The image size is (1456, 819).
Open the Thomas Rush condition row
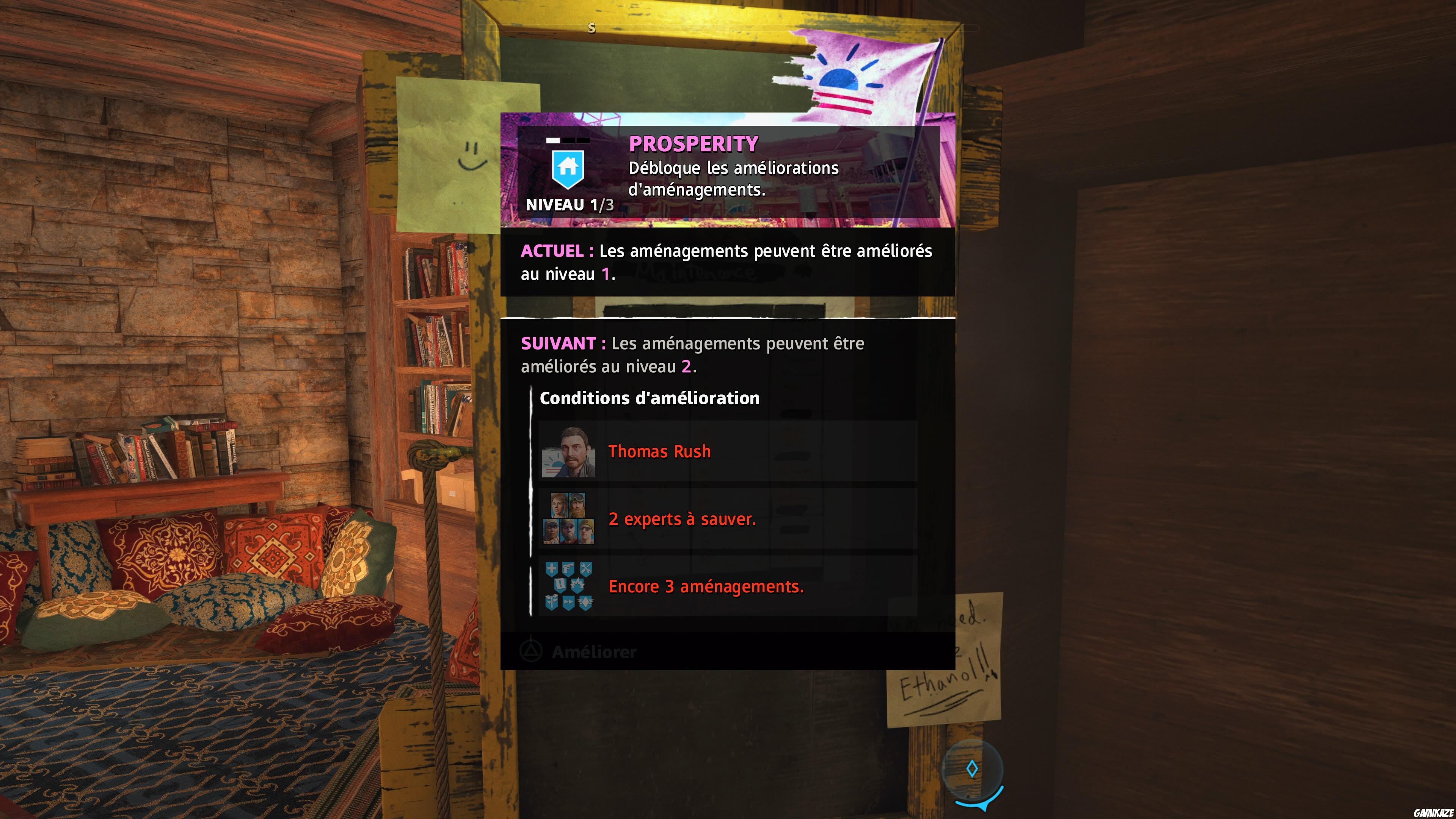pos(706,452)
